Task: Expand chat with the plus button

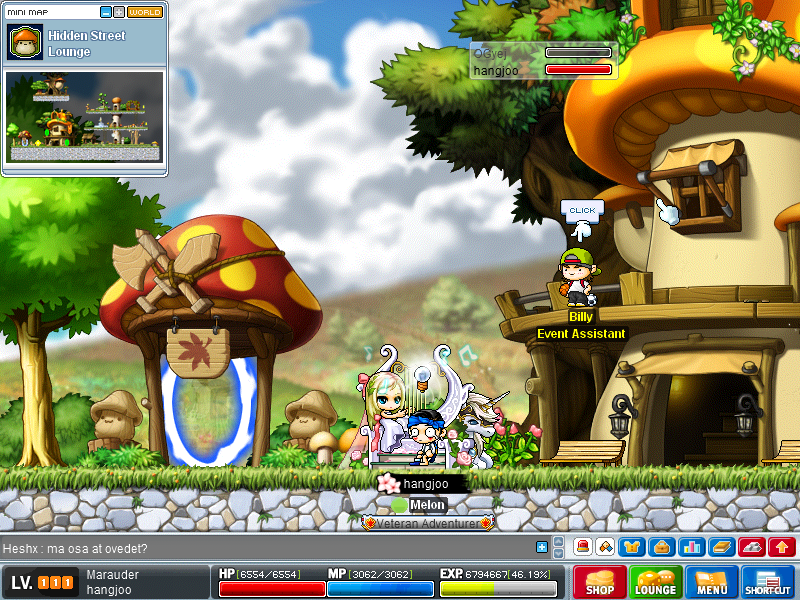Action: 542,547
